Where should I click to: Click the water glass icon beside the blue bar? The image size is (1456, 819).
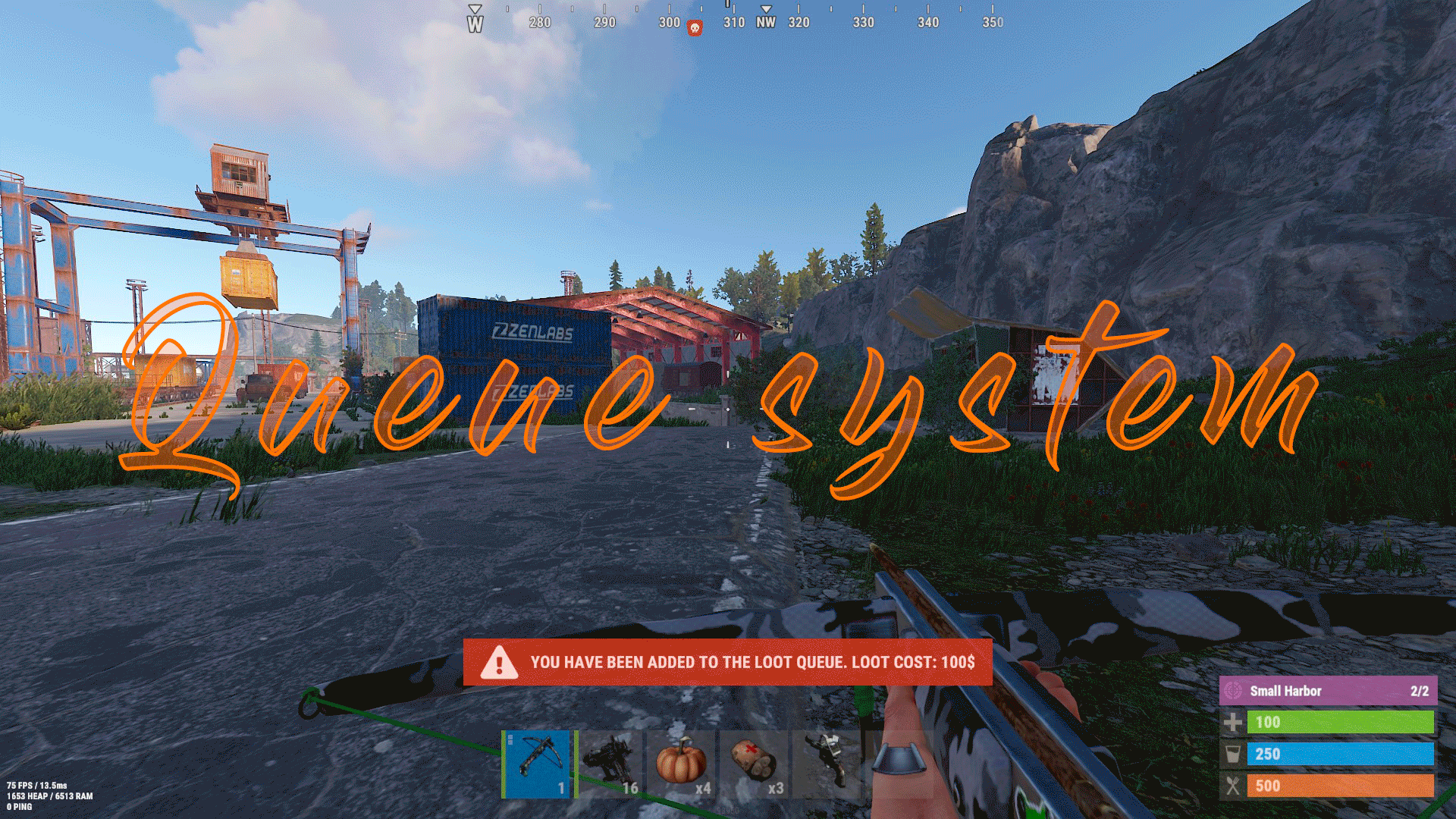click(x=1235, y=754)
